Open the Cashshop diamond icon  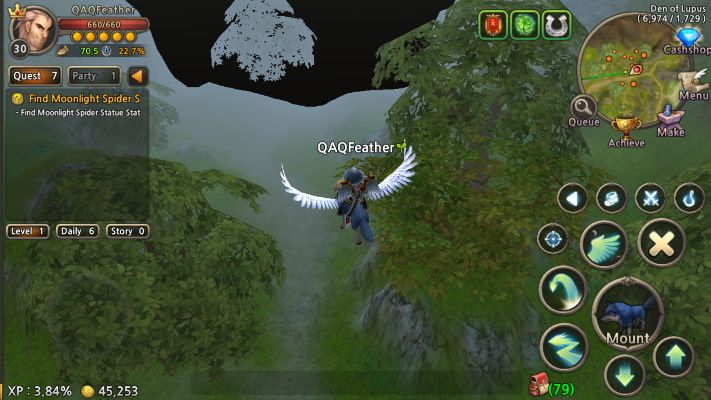(x=683, y=38)
